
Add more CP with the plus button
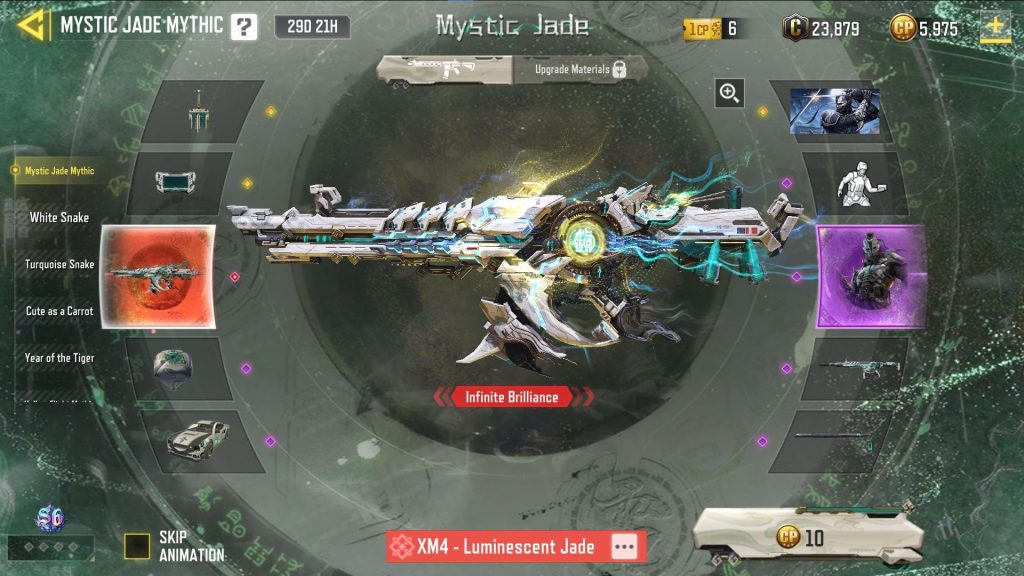pos(994,27)
